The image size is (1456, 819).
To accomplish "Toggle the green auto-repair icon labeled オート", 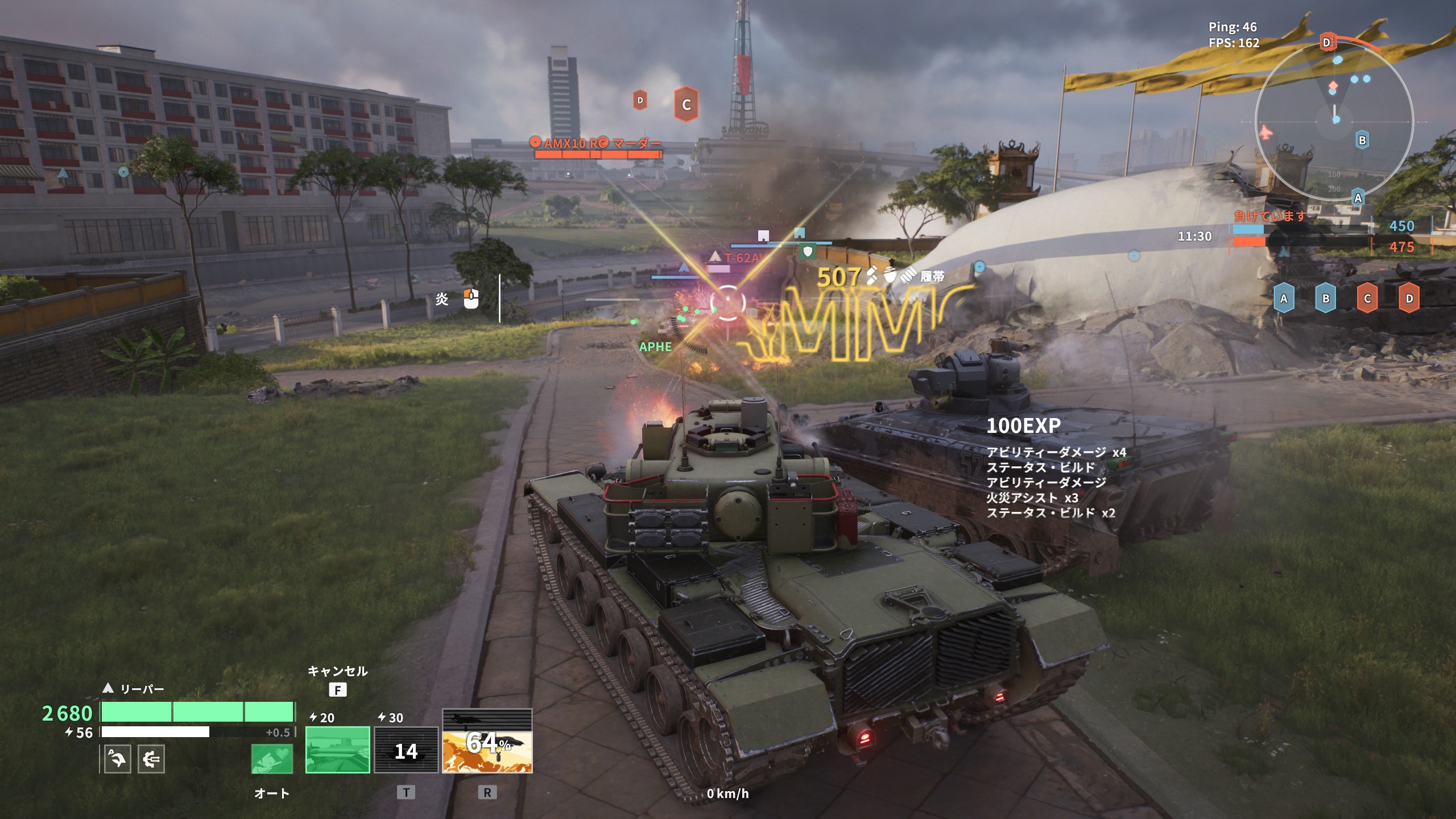I will point(272,759).
